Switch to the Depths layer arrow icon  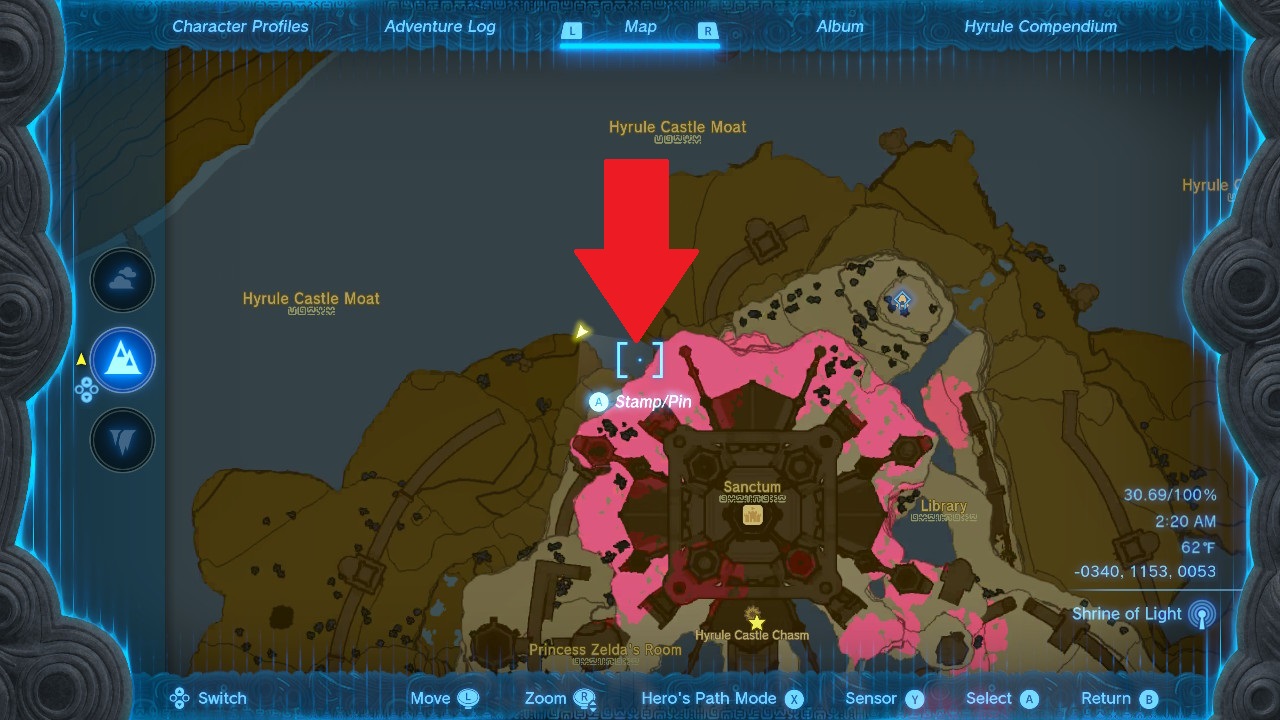(122, 440)
